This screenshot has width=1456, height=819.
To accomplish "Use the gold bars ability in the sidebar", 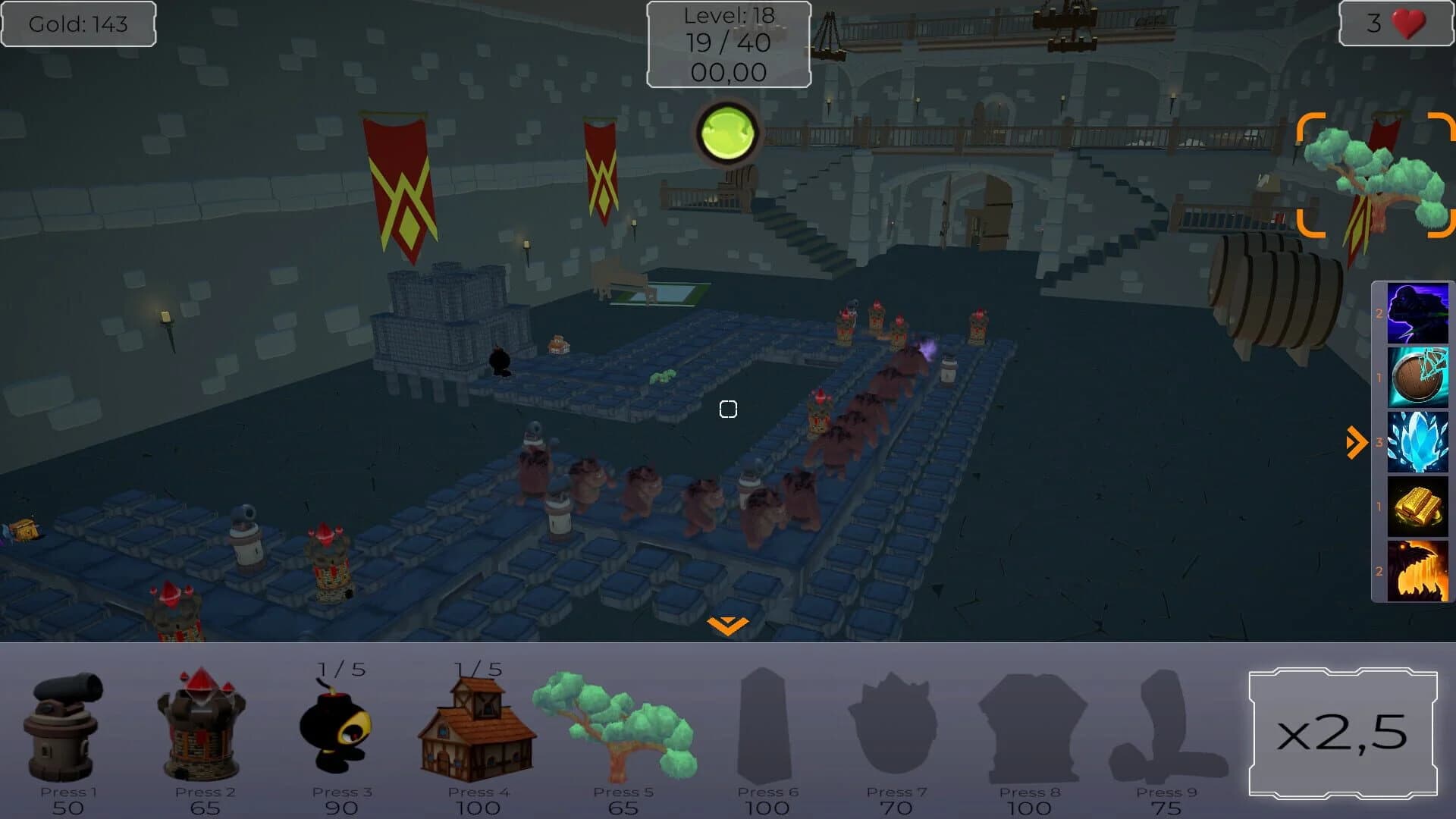I will 1417,506.
